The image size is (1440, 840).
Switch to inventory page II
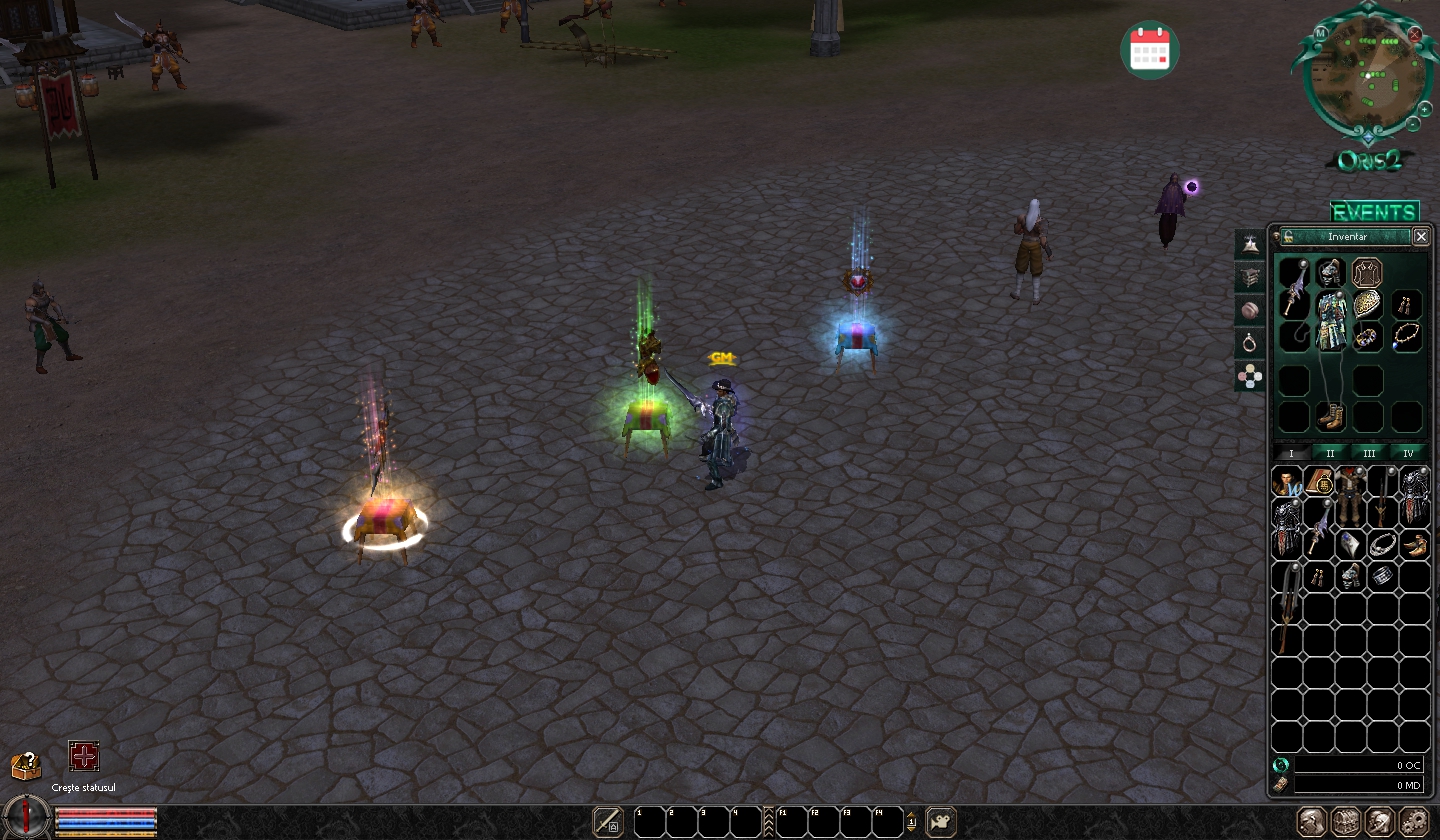1330,453
